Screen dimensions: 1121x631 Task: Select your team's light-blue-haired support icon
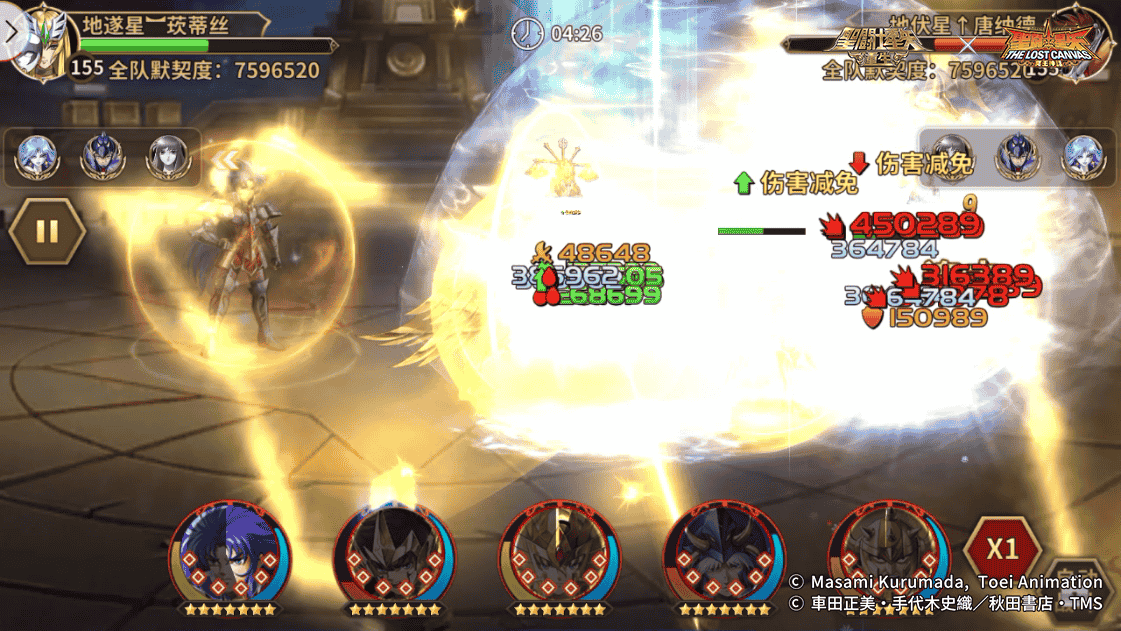[x=36, y=157]
